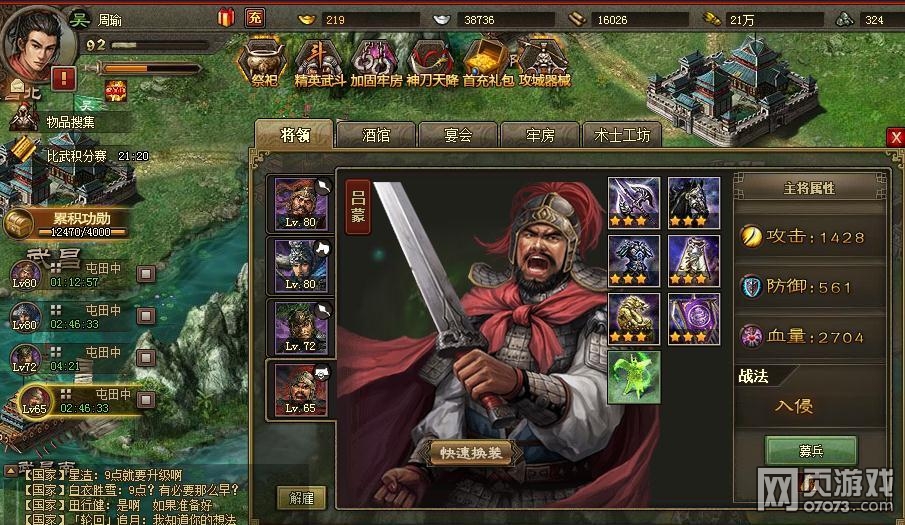Open the 物品搜集 entry

[x=68, y=122]
